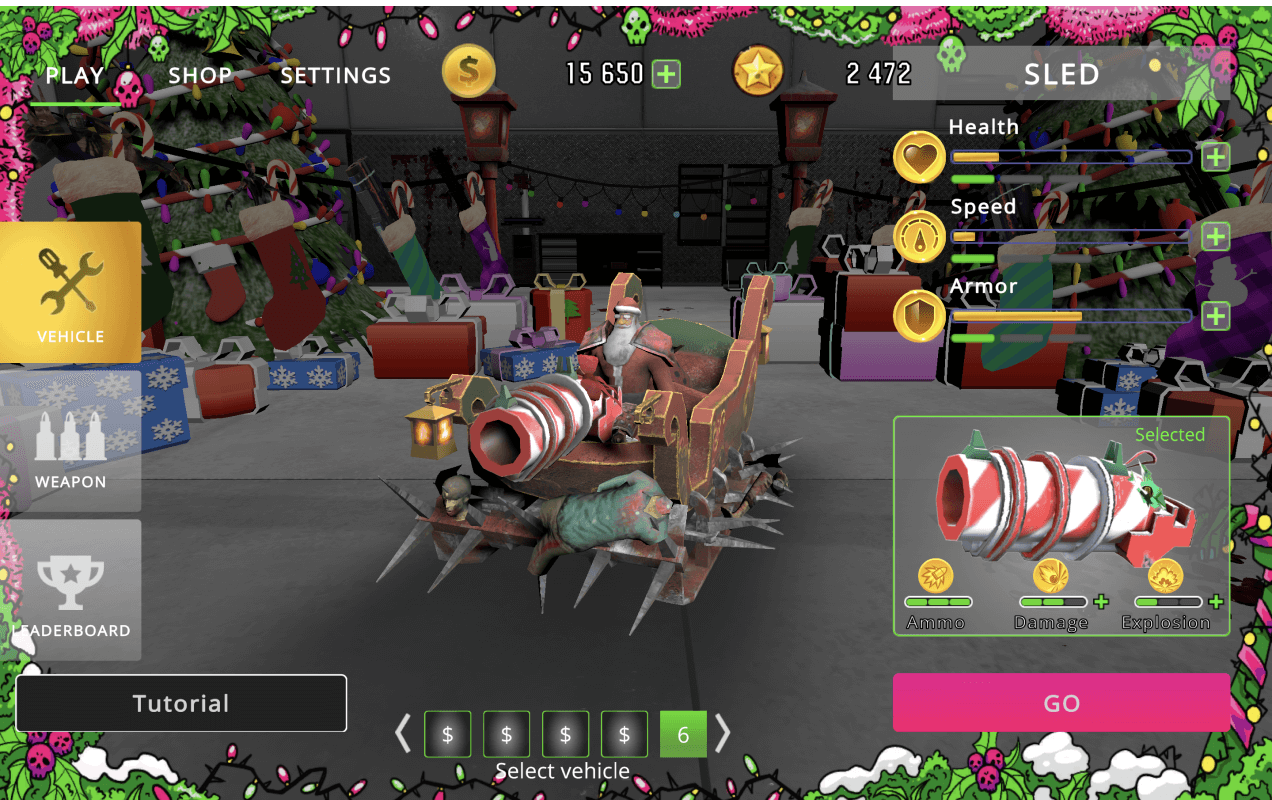1272x800 pixels.
Task: Go to the next vehicle arrow
Action: pyautogui.click(x=722, y=734)
